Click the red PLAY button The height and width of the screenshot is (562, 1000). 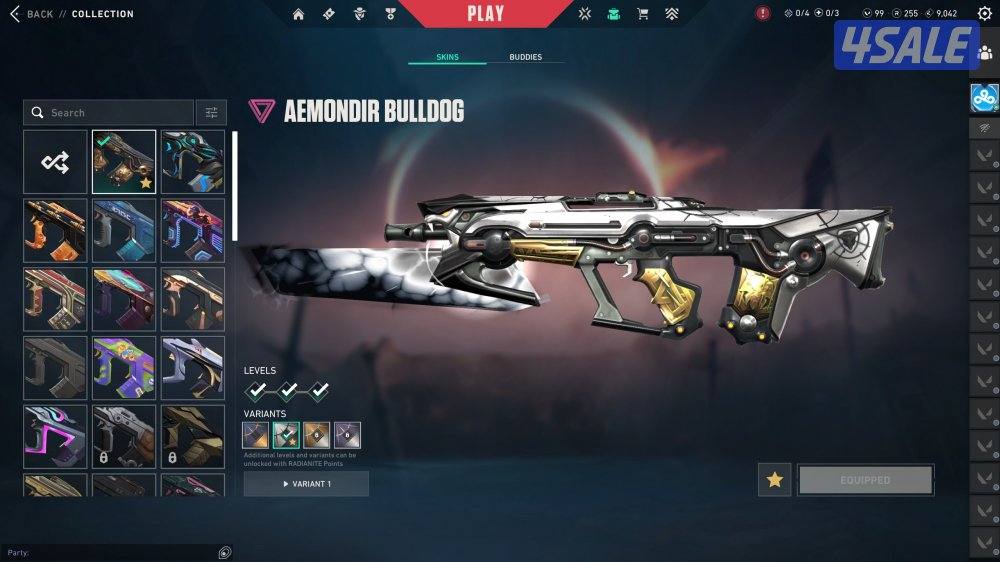pos(485,14)
